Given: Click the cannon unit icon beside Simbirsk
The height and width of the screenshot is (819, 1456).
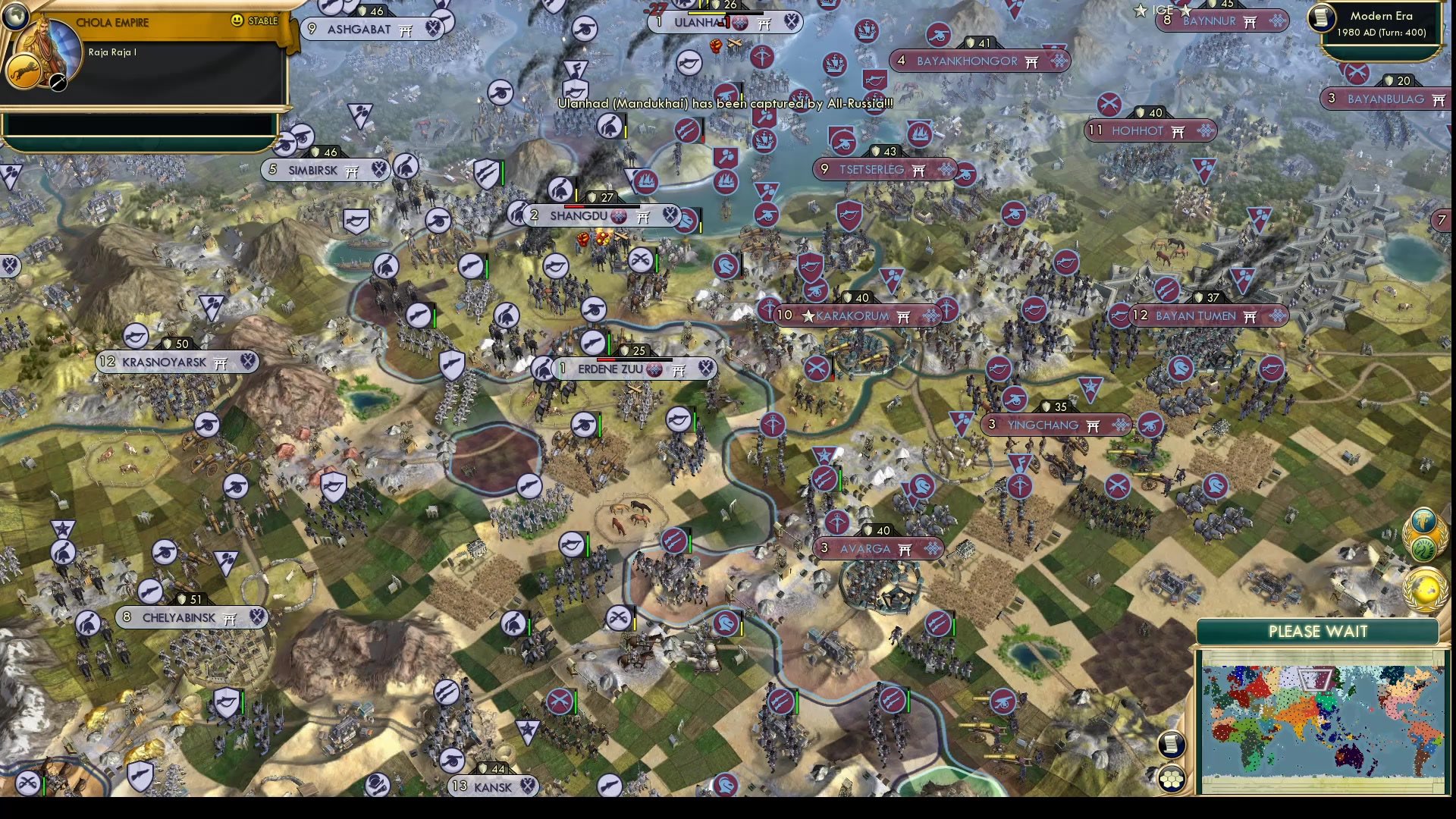Looking at the screenshot, I should pos(302,137).
